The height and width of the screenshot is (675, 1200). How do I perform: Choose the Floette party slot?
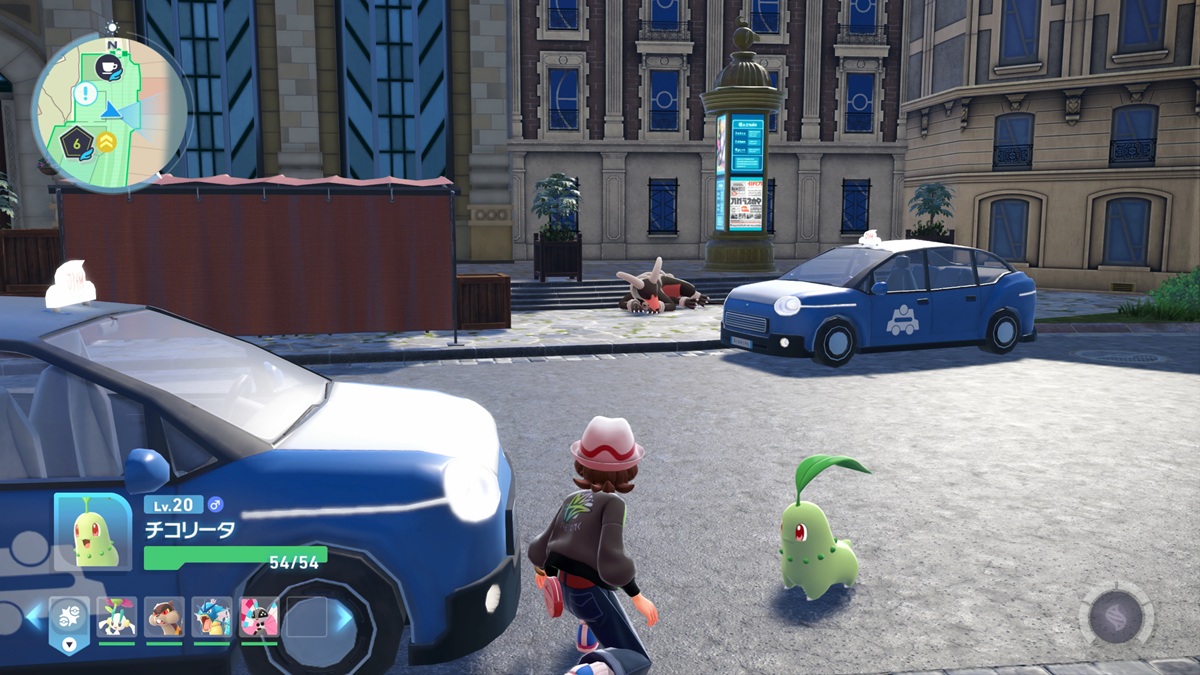[117, 617]
